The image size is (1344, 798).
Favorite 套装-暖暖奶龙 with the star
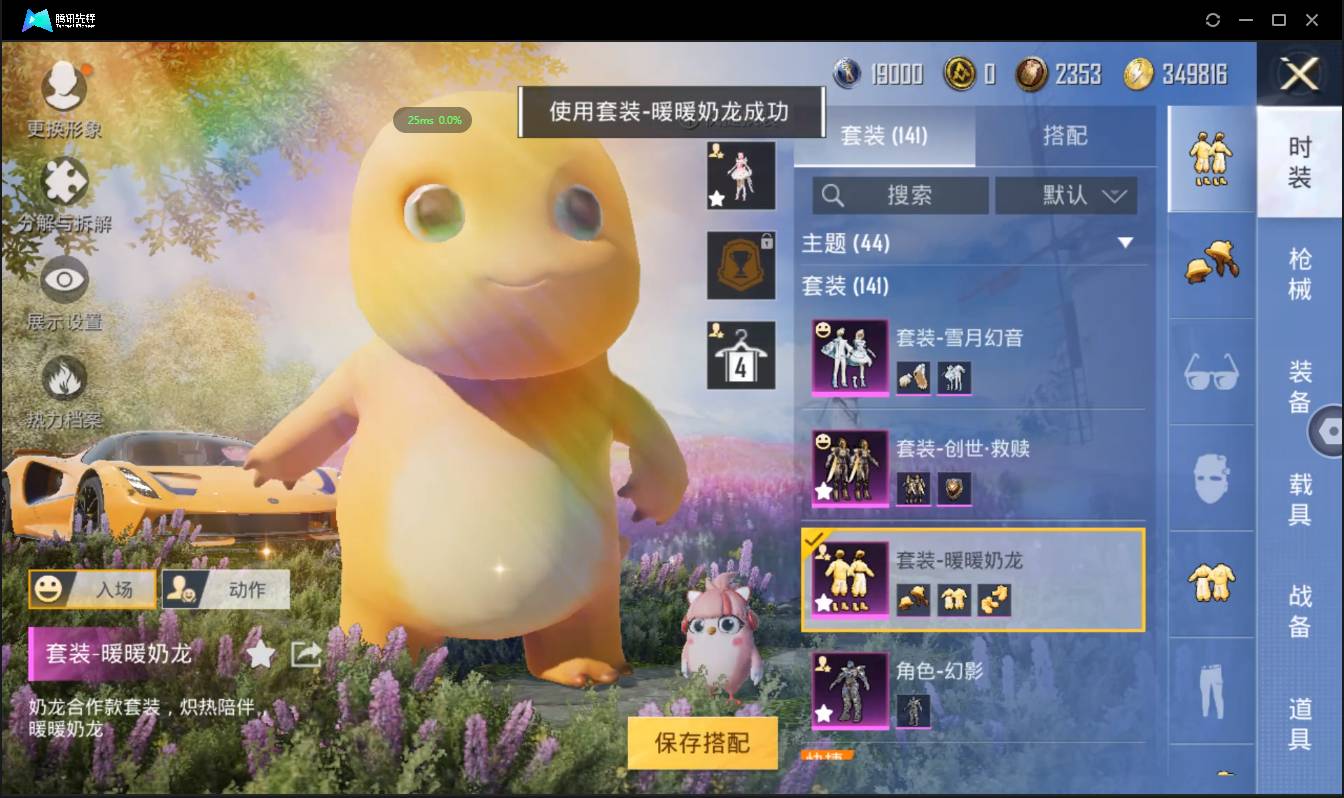(260, 653)
